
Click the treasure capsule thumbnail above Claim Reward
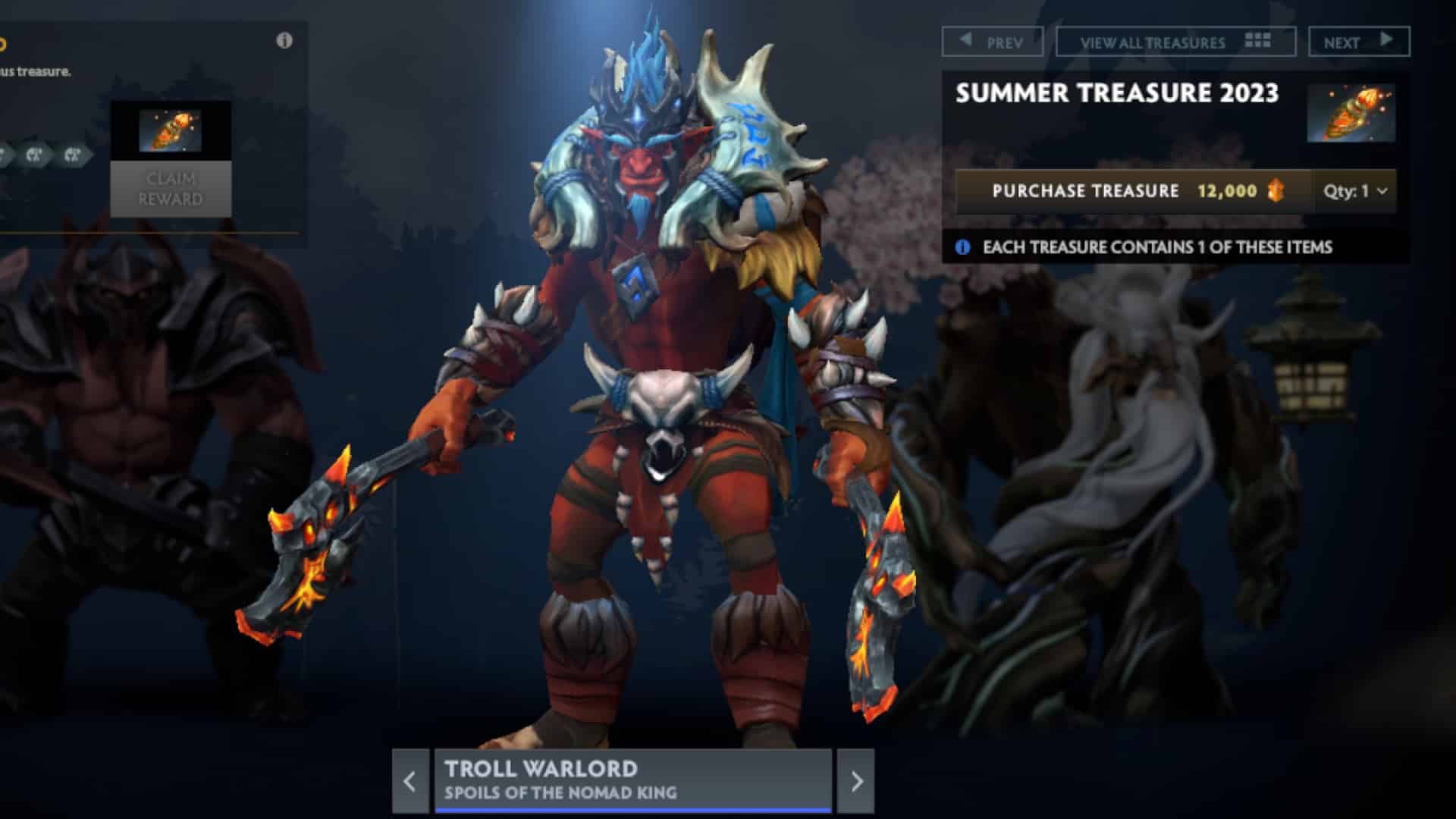coord(171,129)
